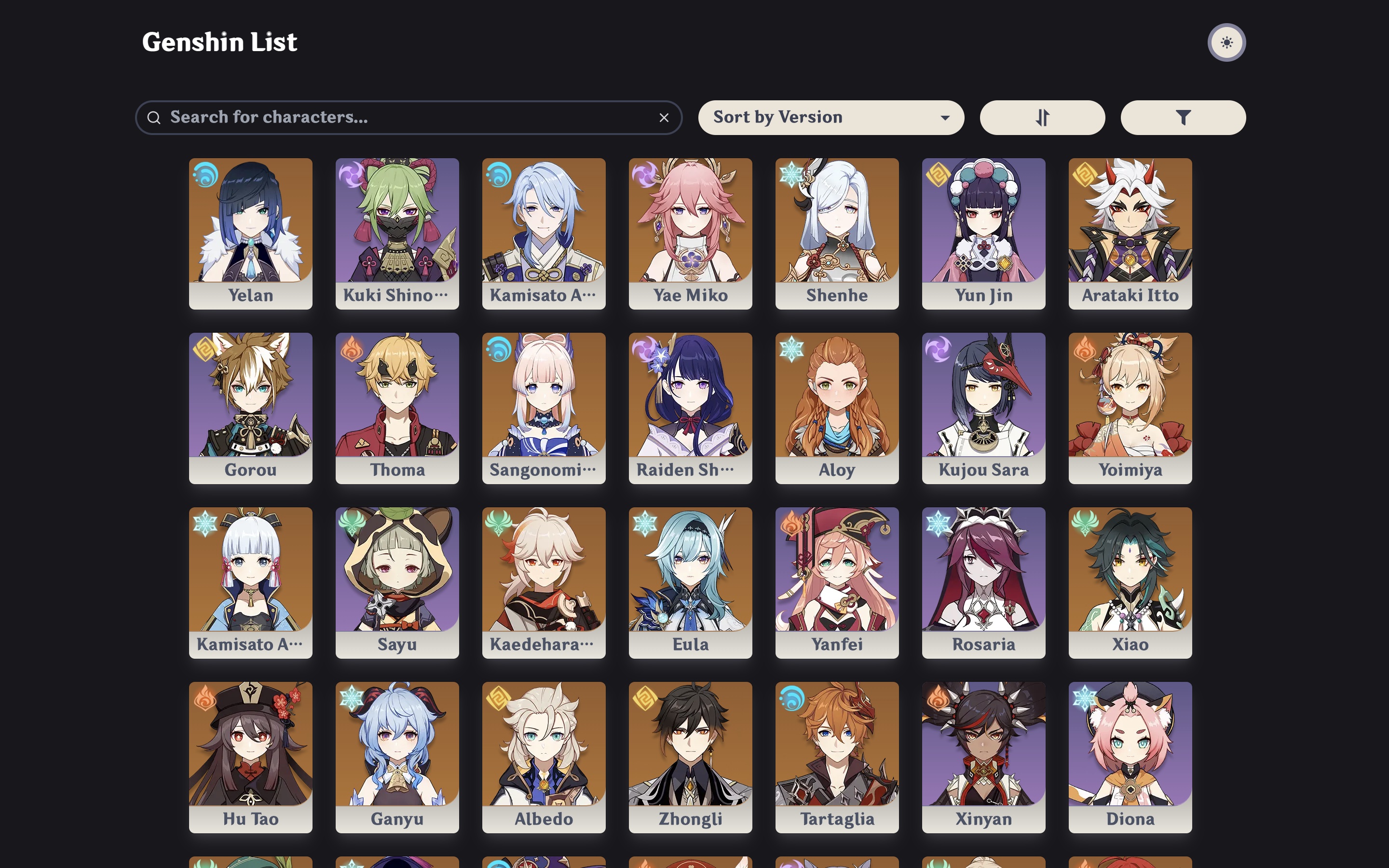Click the search magnifier icon
This screenshot has width=1389, height=868.
154,117
